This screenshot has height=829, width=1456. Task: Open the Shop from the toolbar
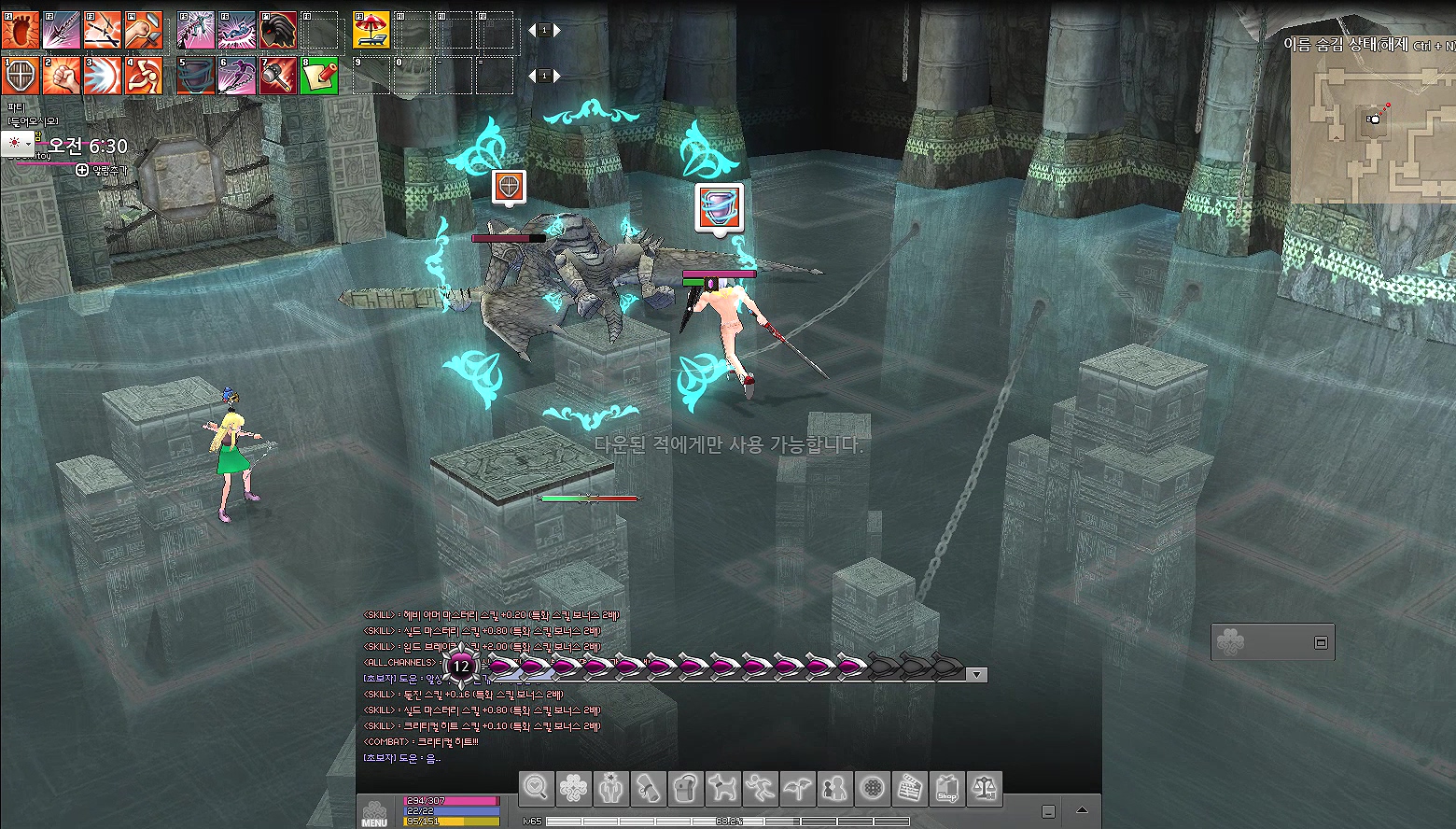947,789
